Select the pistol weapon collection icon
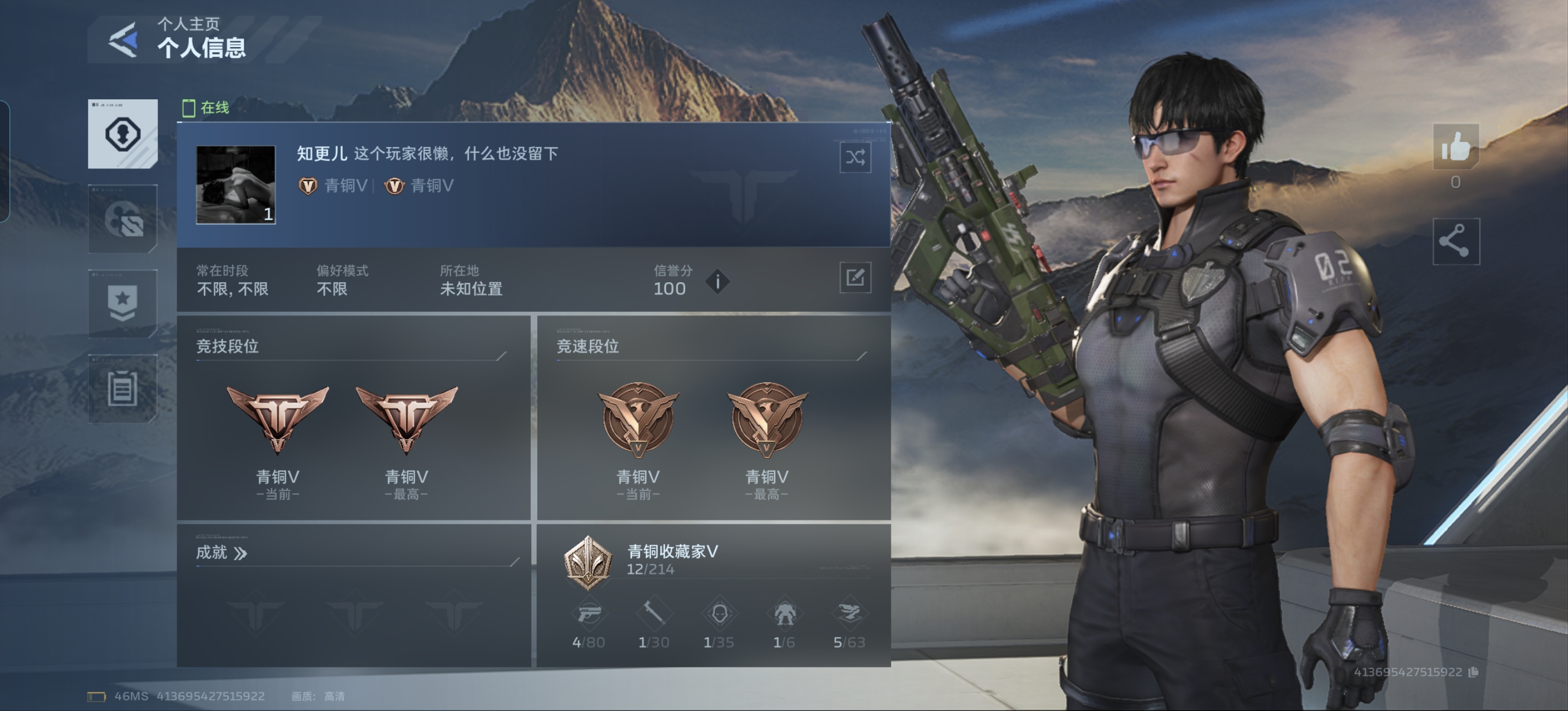The image size is (1568, 711). tap(589, 614)
